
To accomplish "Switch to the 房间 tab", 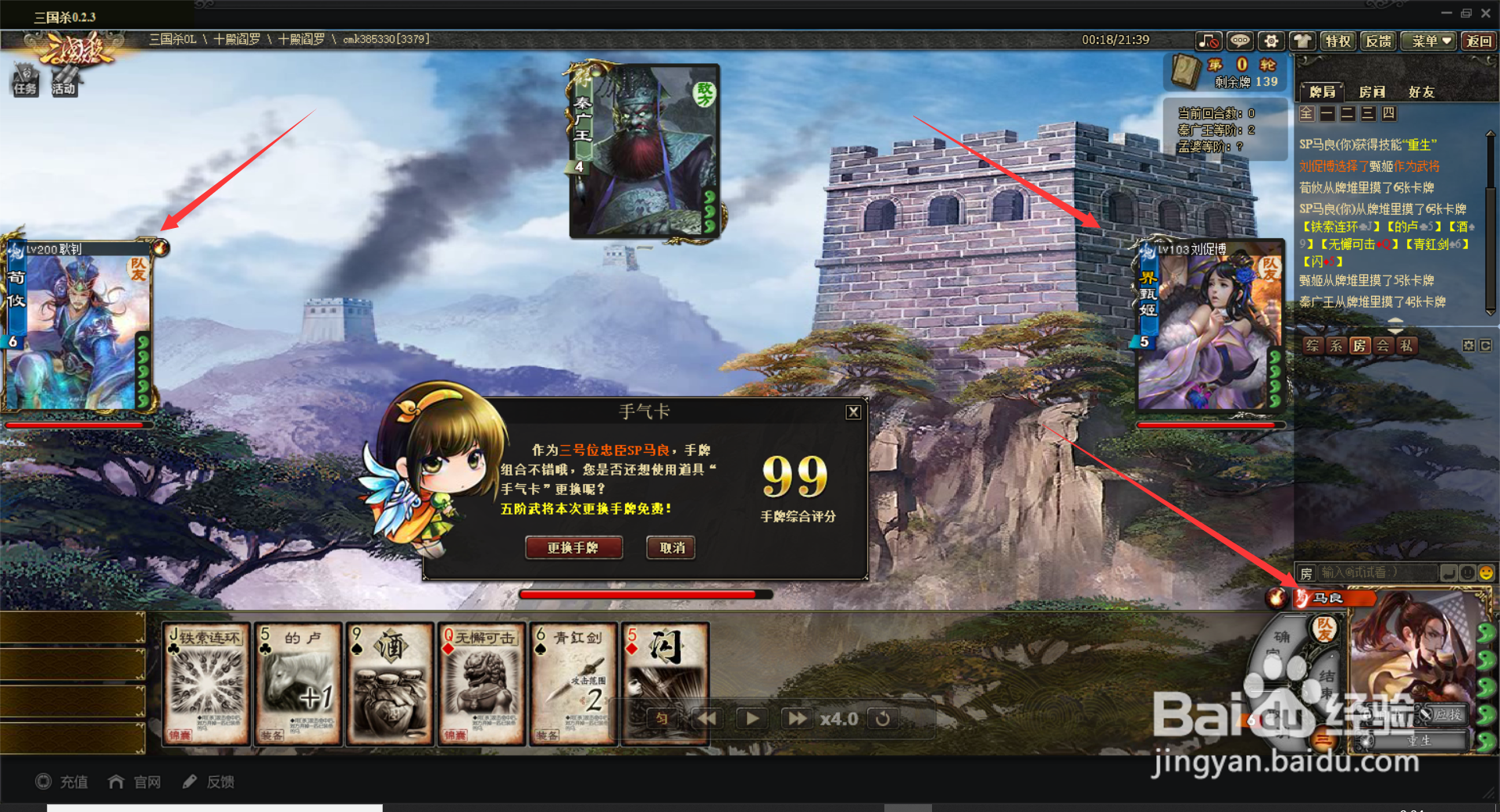I will coord(1371,91).
